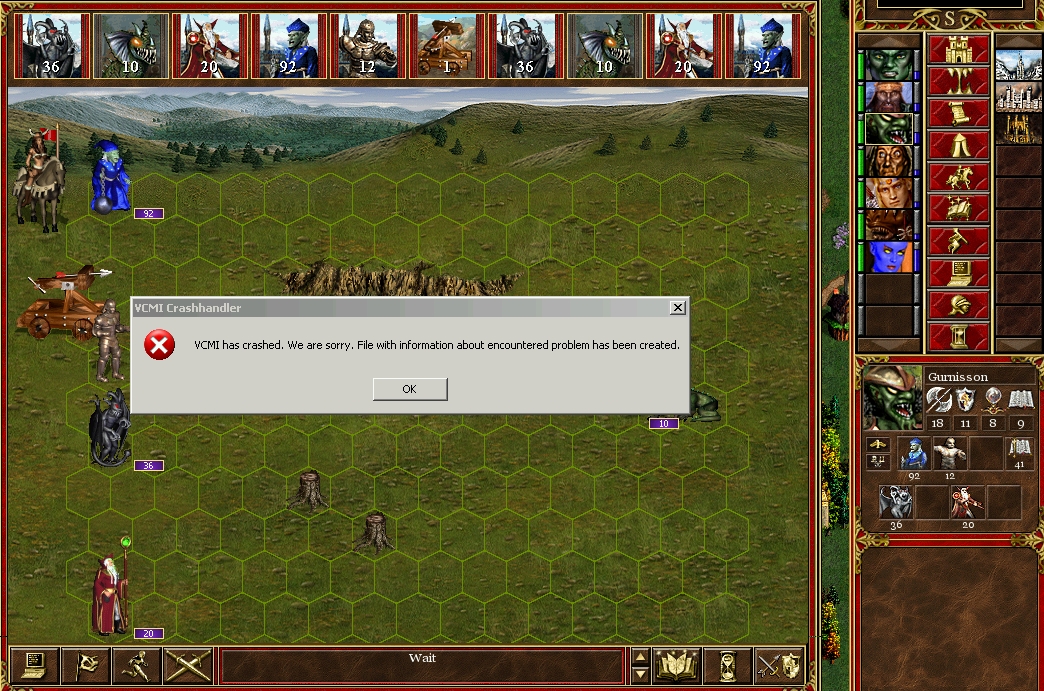
Task: Retreat from battle with the running man button
Action: pos(136,665)
